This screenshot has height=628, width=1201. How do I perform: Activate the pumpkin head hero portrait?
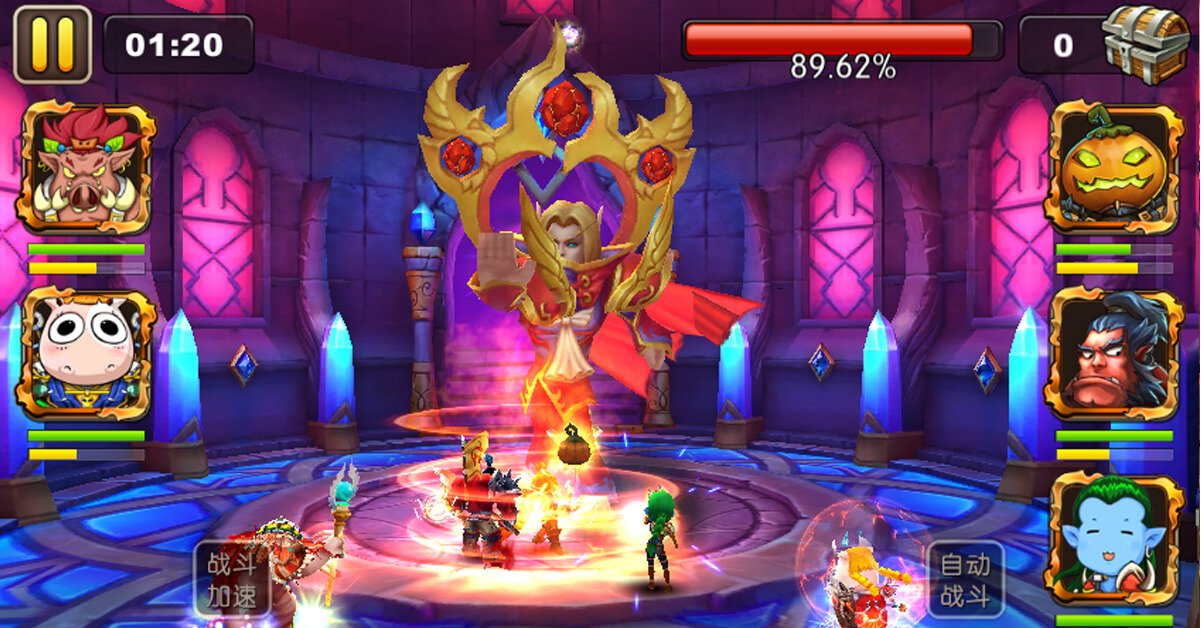point(1114,167)
